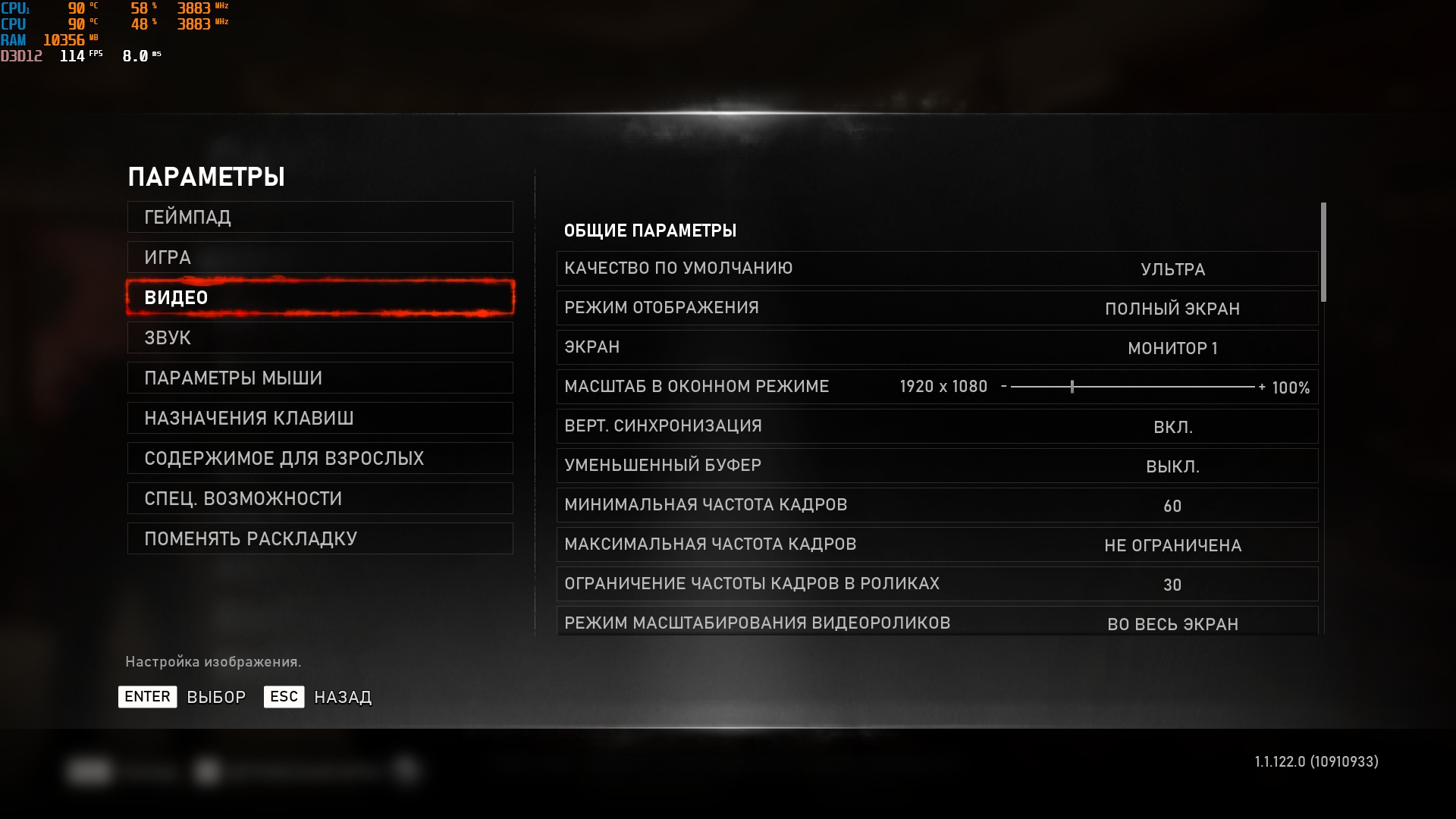
Task: Click the settings list scrollbar
Action: click(x=1323, y=253)
